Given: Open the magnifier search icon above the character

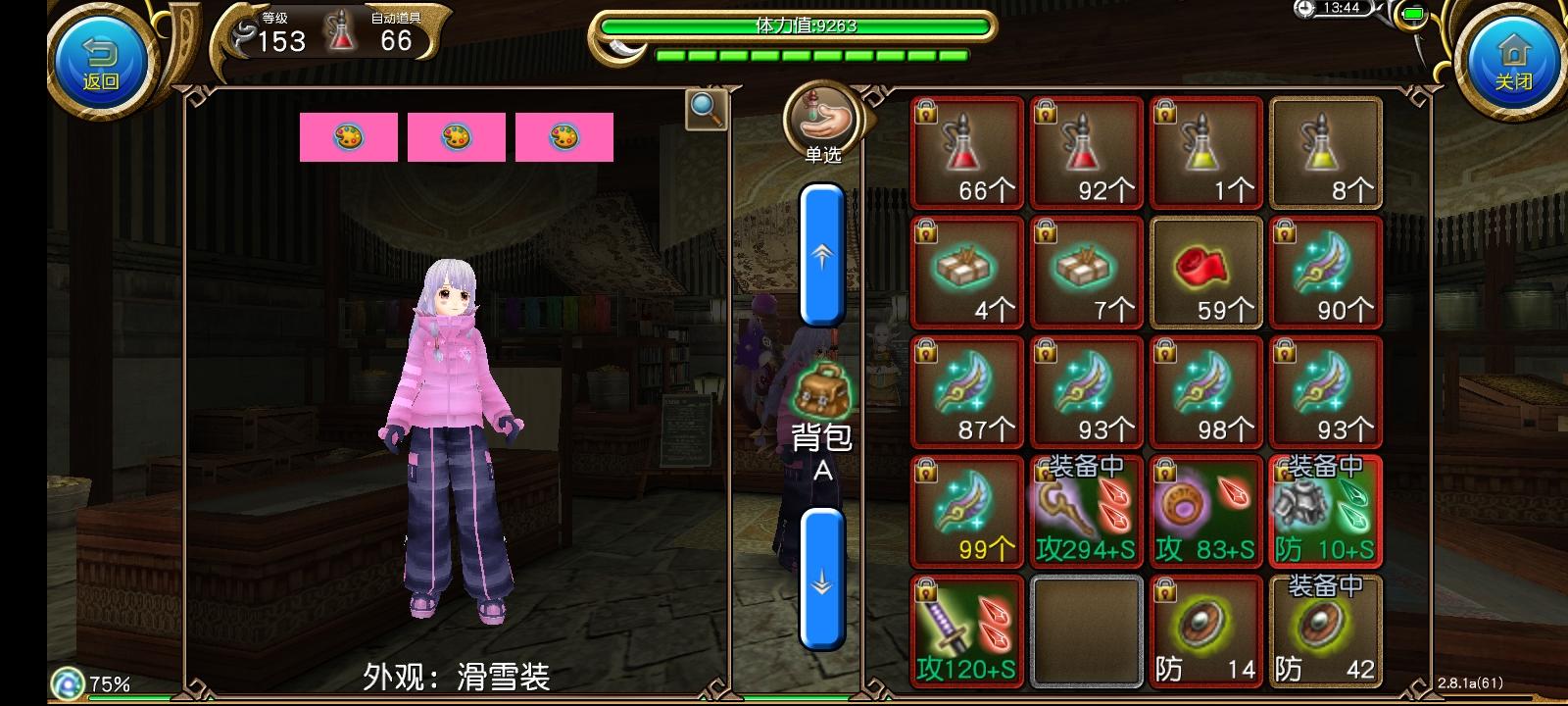Looking at the screenshot, I should click(x=708, y=112).
